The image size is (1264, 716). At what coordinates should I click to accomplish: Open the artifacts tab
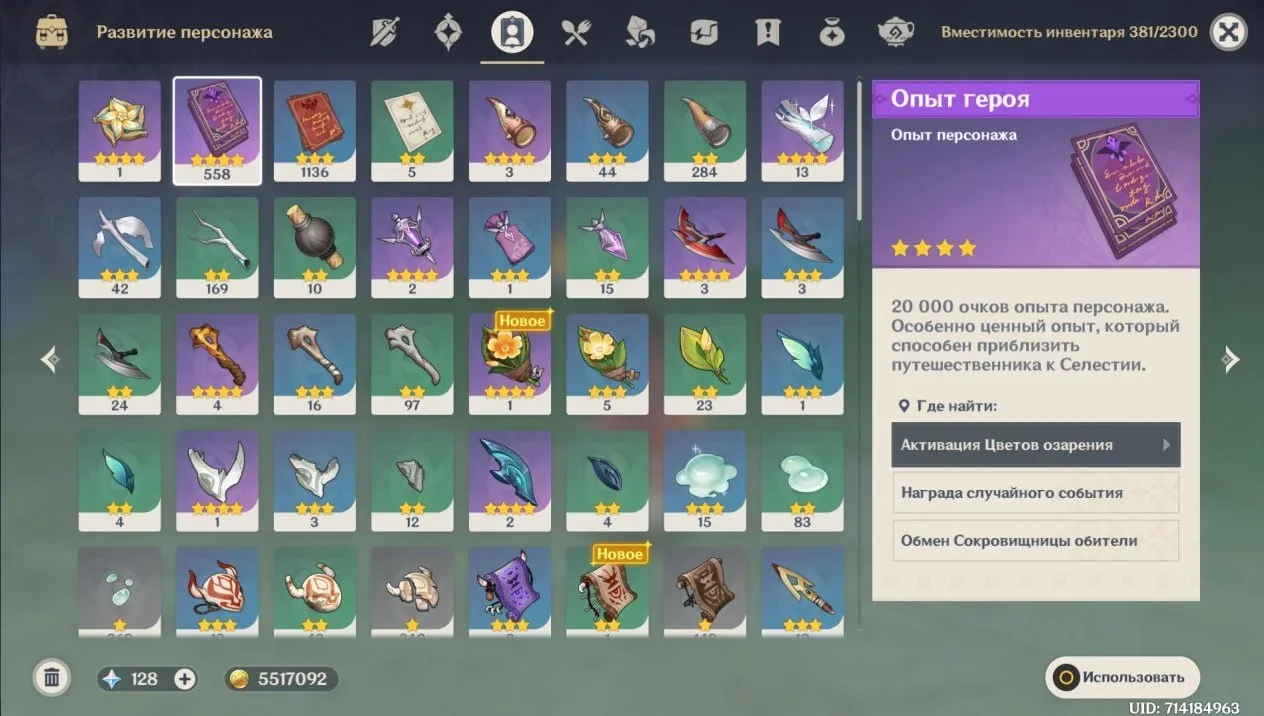(x=448, y=32)
